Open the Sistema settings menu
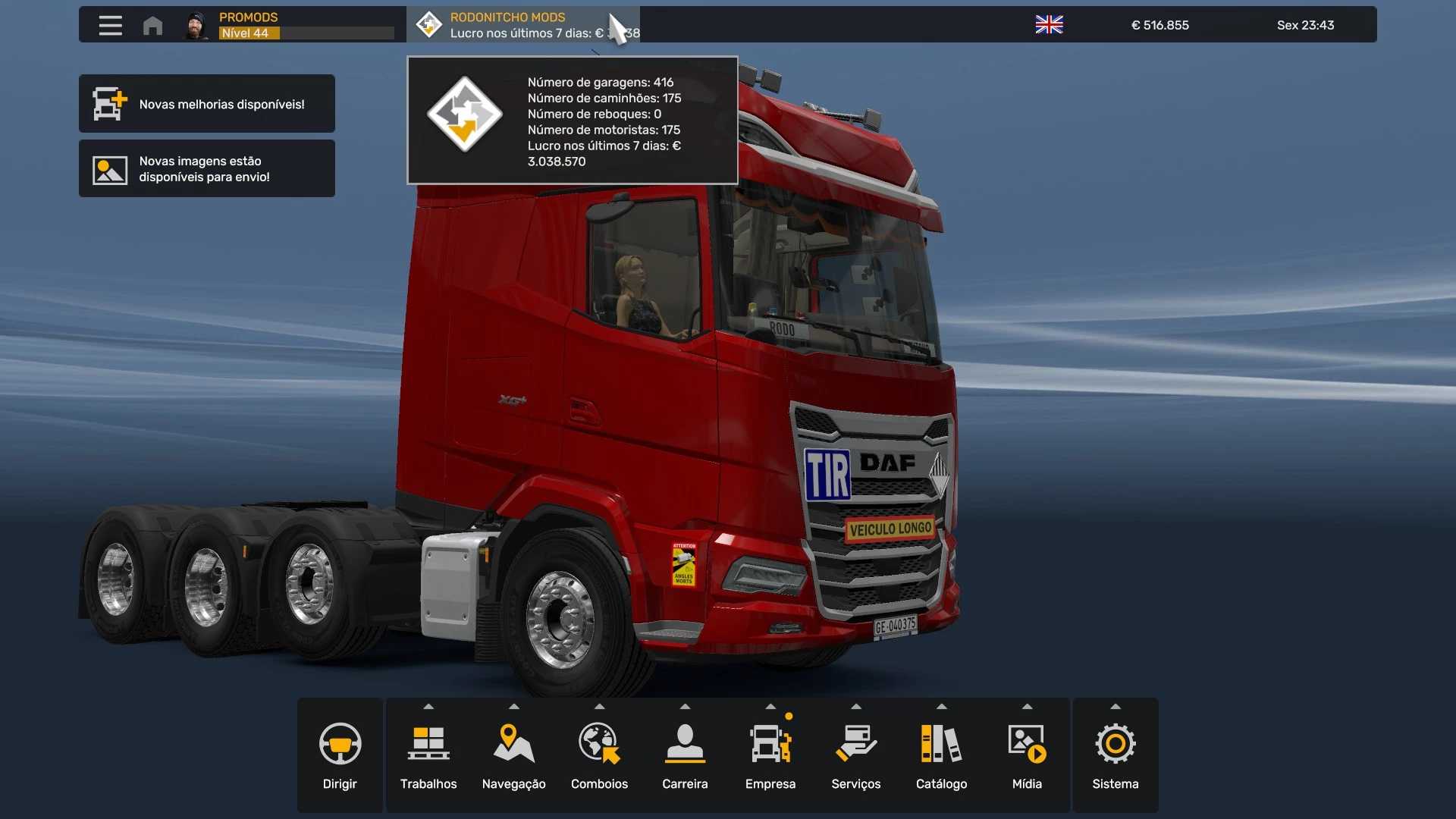This screenshot has width=1456, height=819. (1115, 755)
